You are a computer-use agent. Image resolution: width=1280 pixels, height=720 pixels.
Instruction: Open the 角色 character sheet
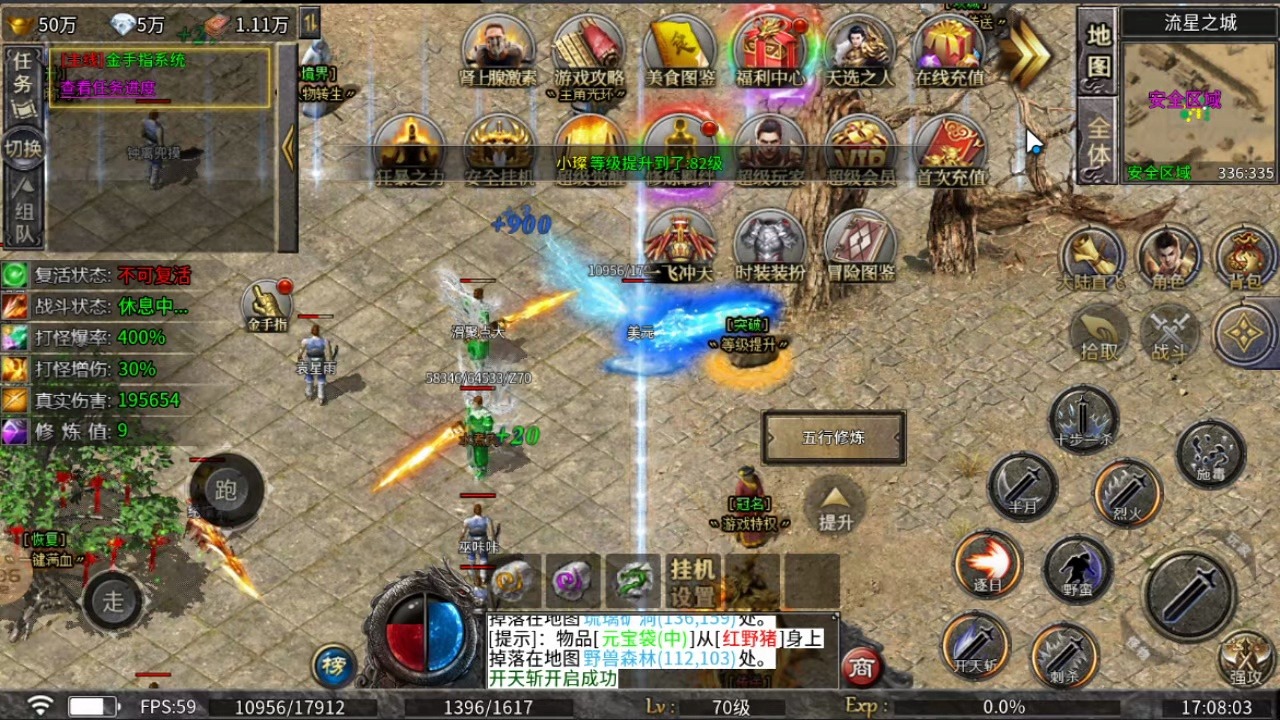click(x=1167, y=258)
